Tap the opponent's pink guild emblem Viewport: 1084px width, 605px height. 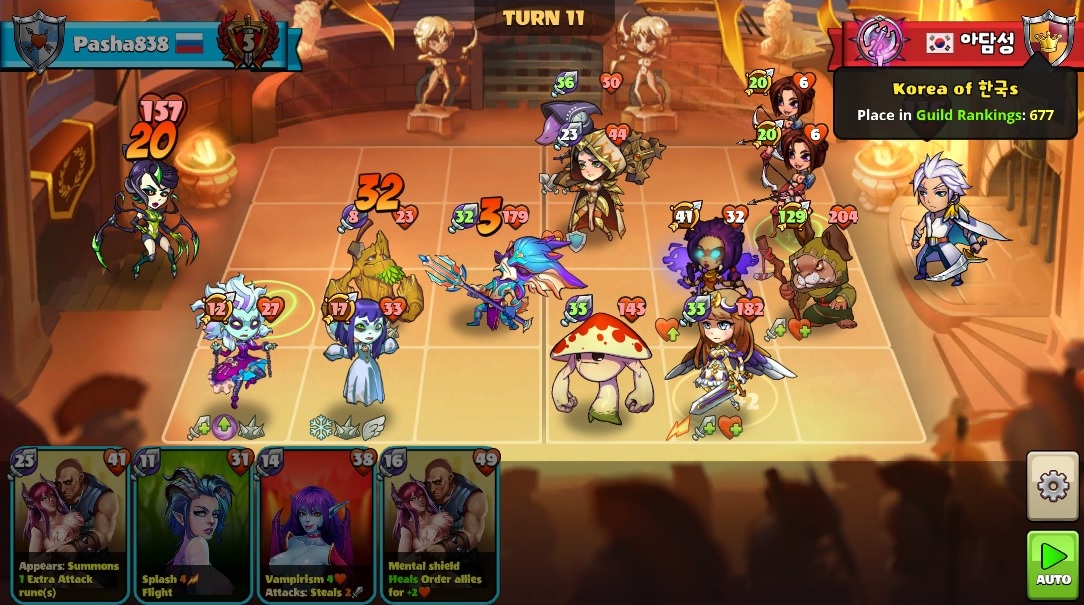[x=881, y=41]
